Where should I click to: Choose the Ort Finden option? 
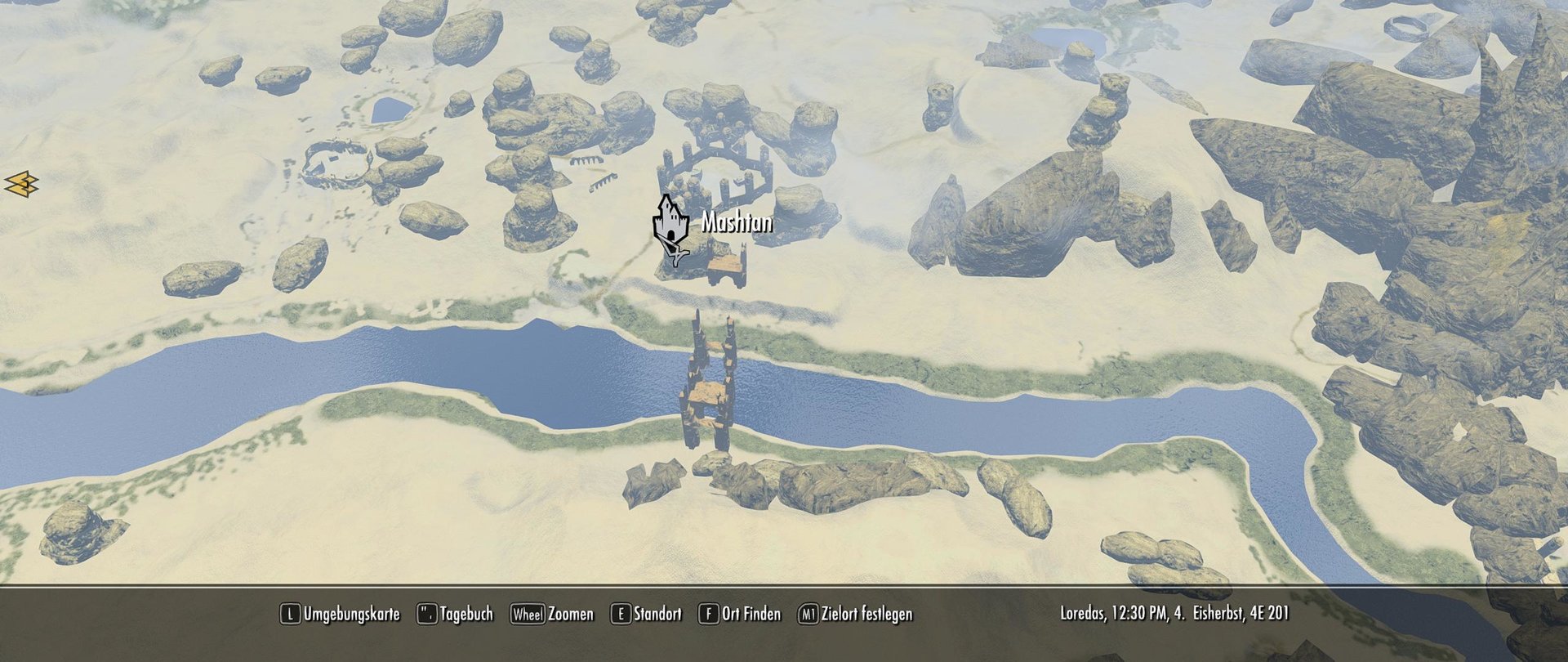740,614
